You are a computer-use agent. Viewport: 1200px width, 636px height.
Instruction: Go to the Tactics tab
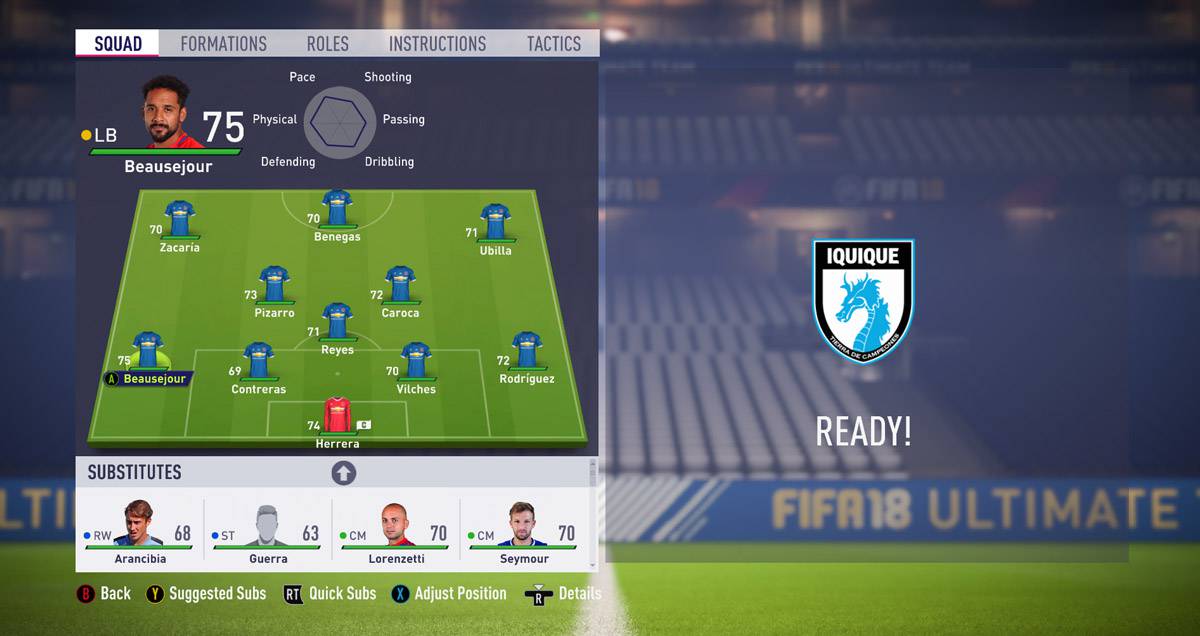pyautogui.click(x=554, y=44)
